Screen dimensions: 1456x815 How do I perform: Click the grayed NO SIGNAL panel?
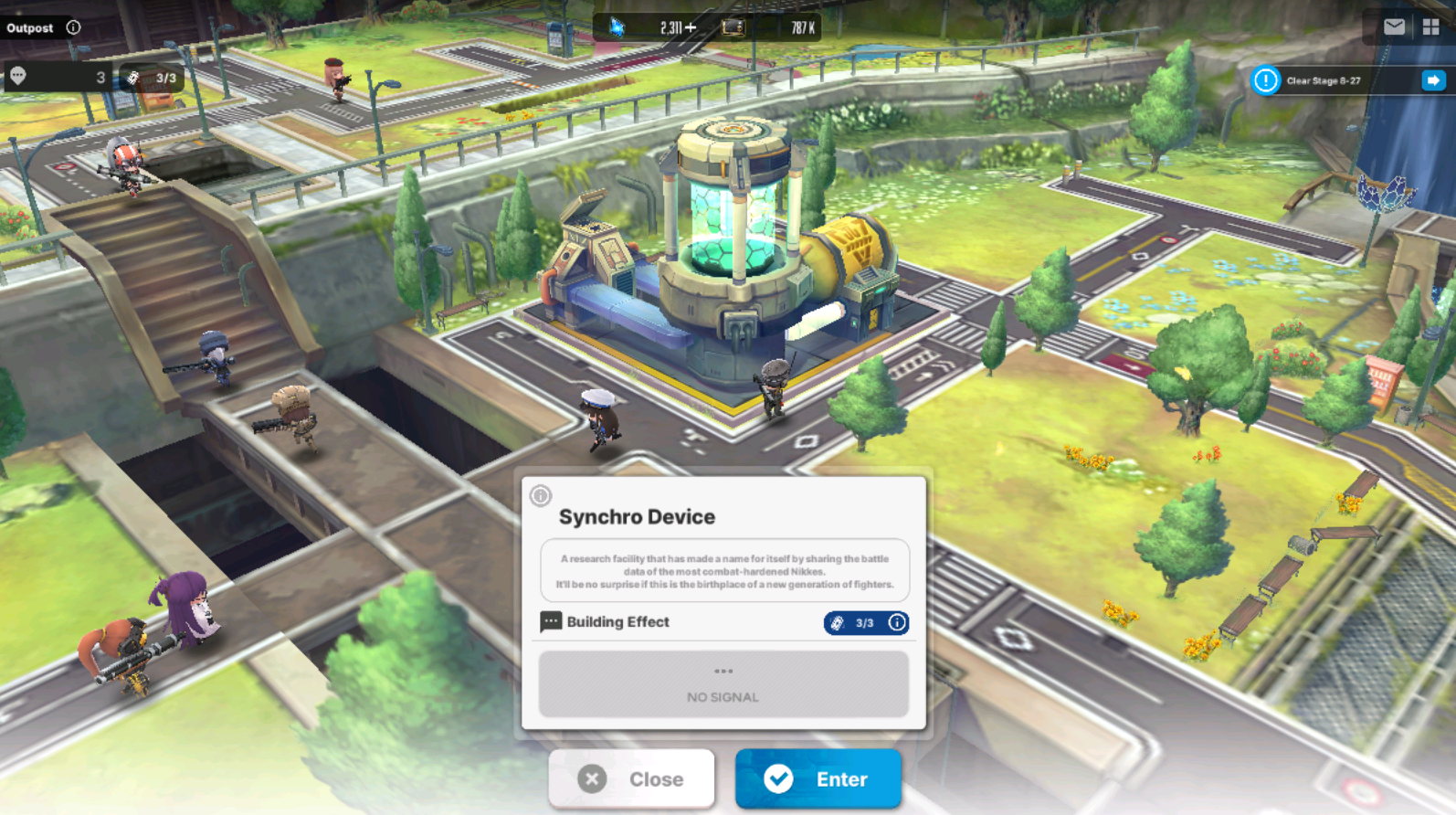pos(723,684)
